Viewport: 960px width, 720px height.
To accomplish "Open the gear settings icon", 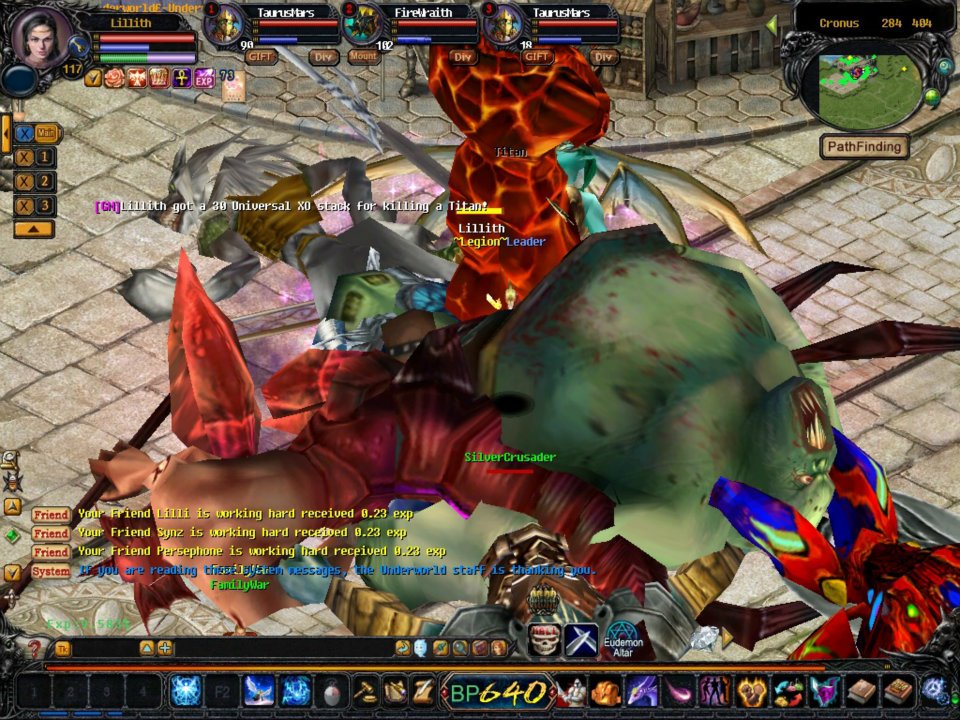I will pyautogui.click(x=934, y=690).
